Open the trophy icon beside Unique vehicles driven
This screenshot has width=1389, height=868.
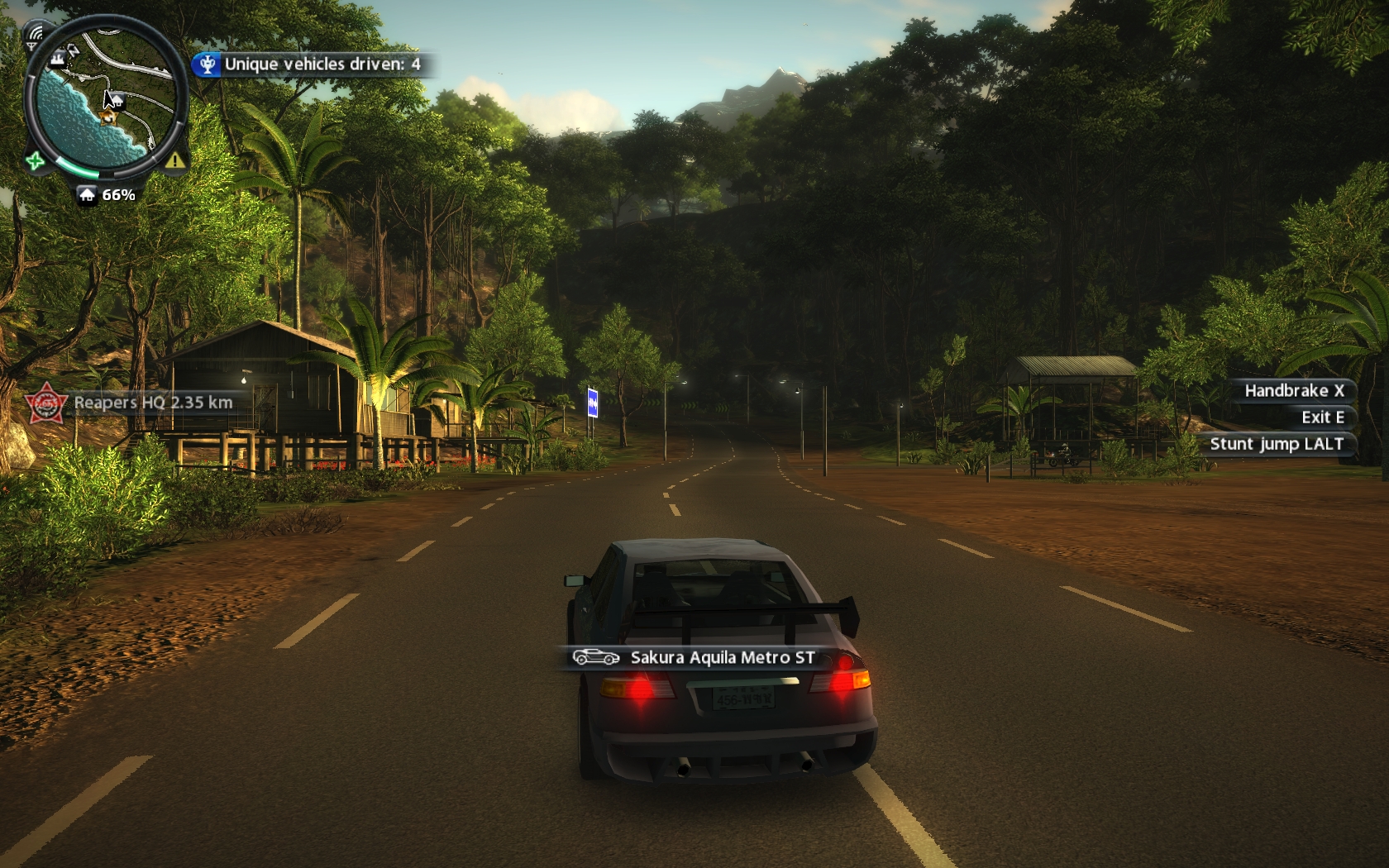208,64
